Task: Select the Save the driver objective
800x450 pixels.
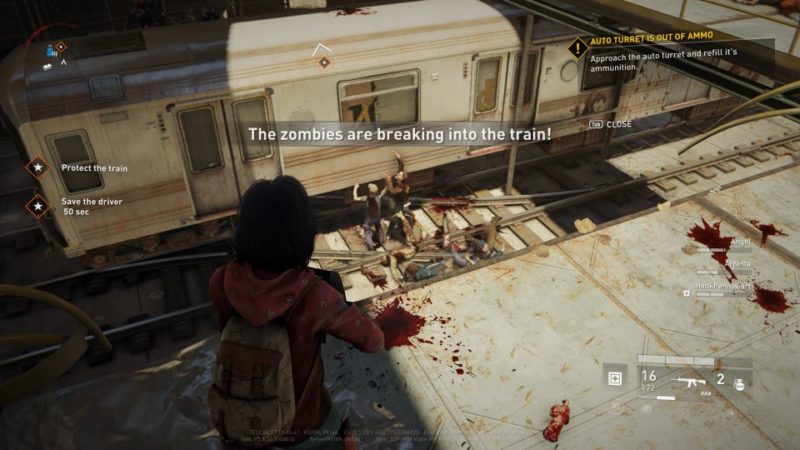Action: 39,206
